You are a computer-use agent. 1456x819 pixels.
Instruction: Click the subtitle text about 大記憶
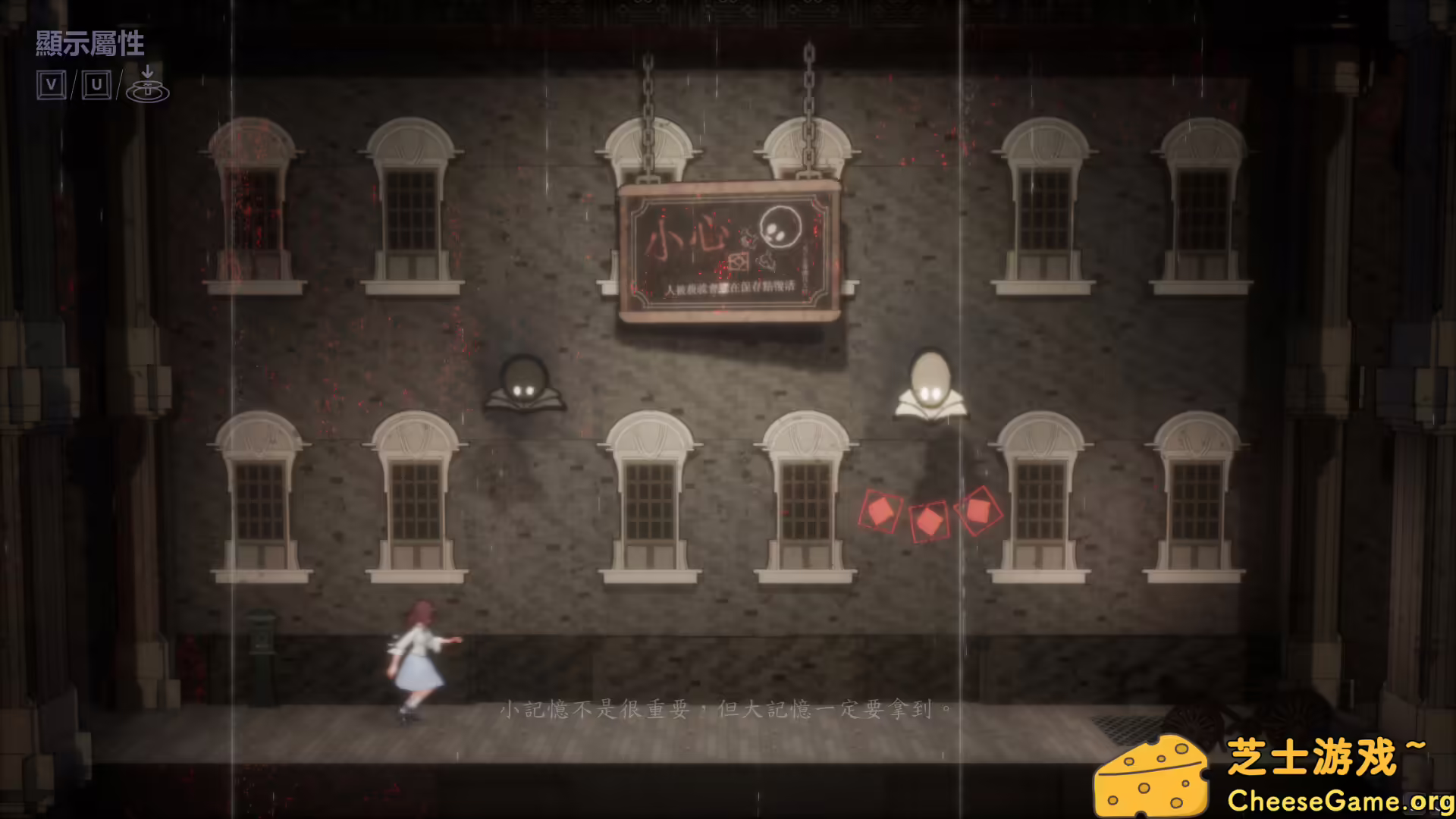point(724,711)
